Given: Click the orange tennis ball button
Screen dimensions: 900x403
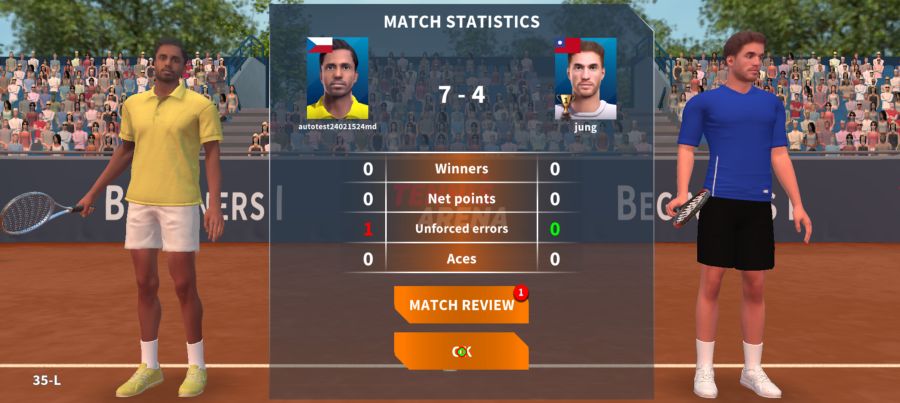Looking at the screenshot, I should (x=461, y=351).
